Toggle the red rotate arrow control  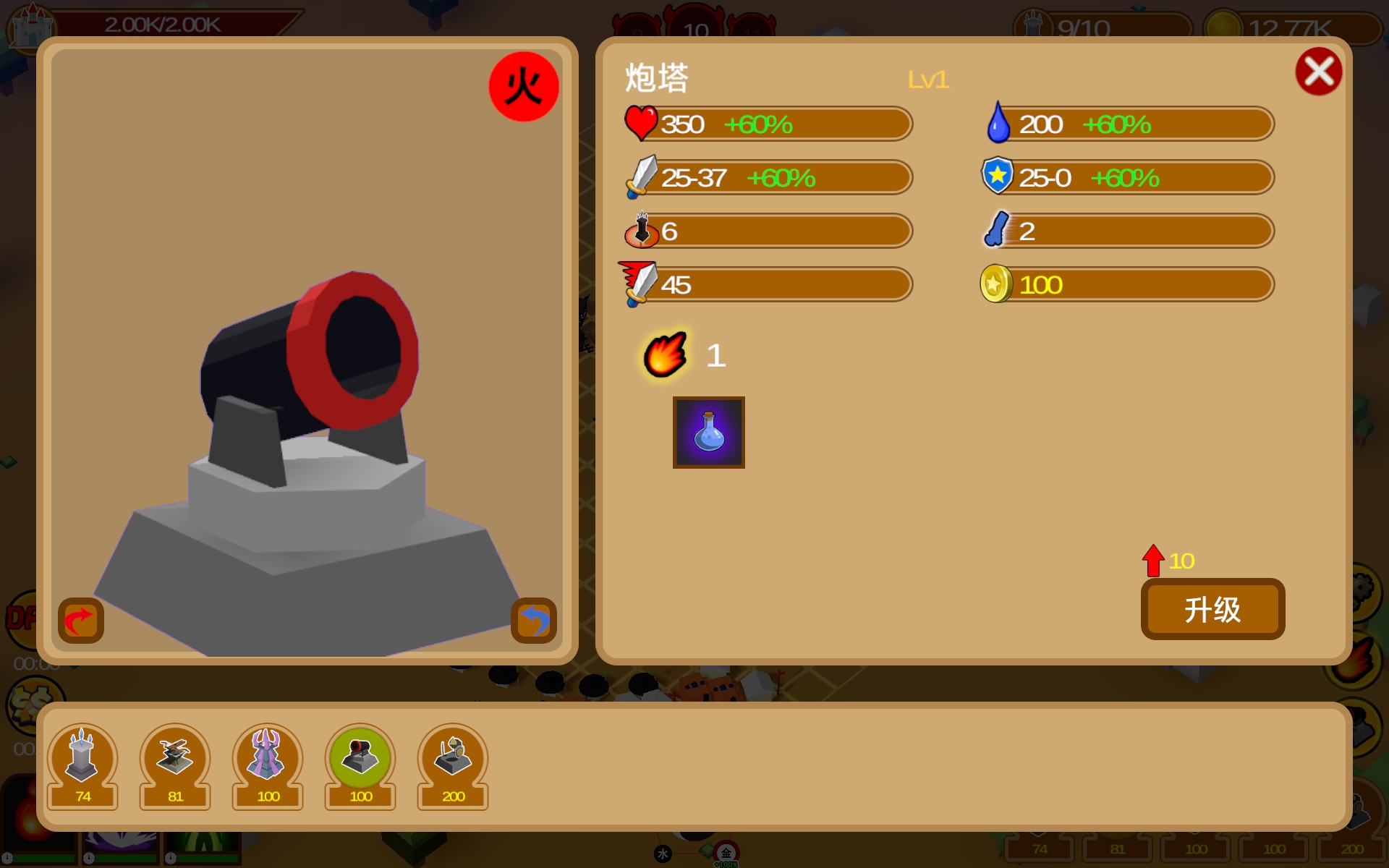(80, 619)
